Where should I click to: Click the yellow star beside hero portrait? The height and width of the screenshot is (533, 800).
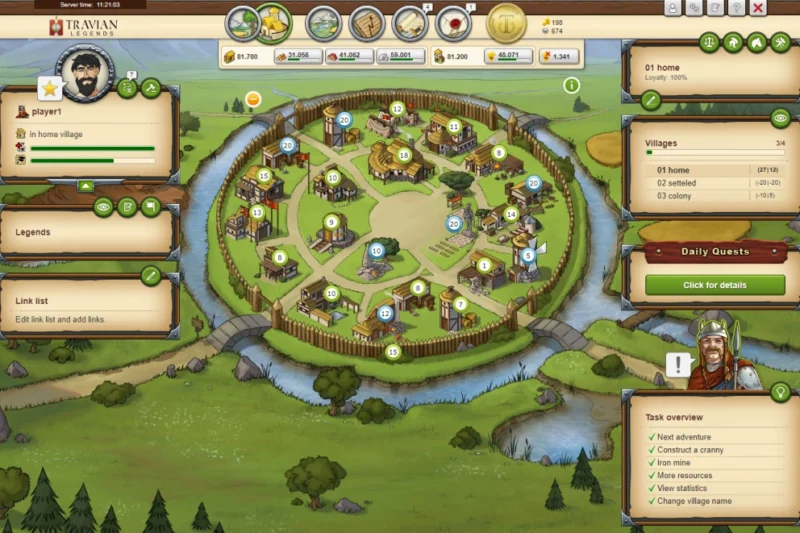click(50, 88)
